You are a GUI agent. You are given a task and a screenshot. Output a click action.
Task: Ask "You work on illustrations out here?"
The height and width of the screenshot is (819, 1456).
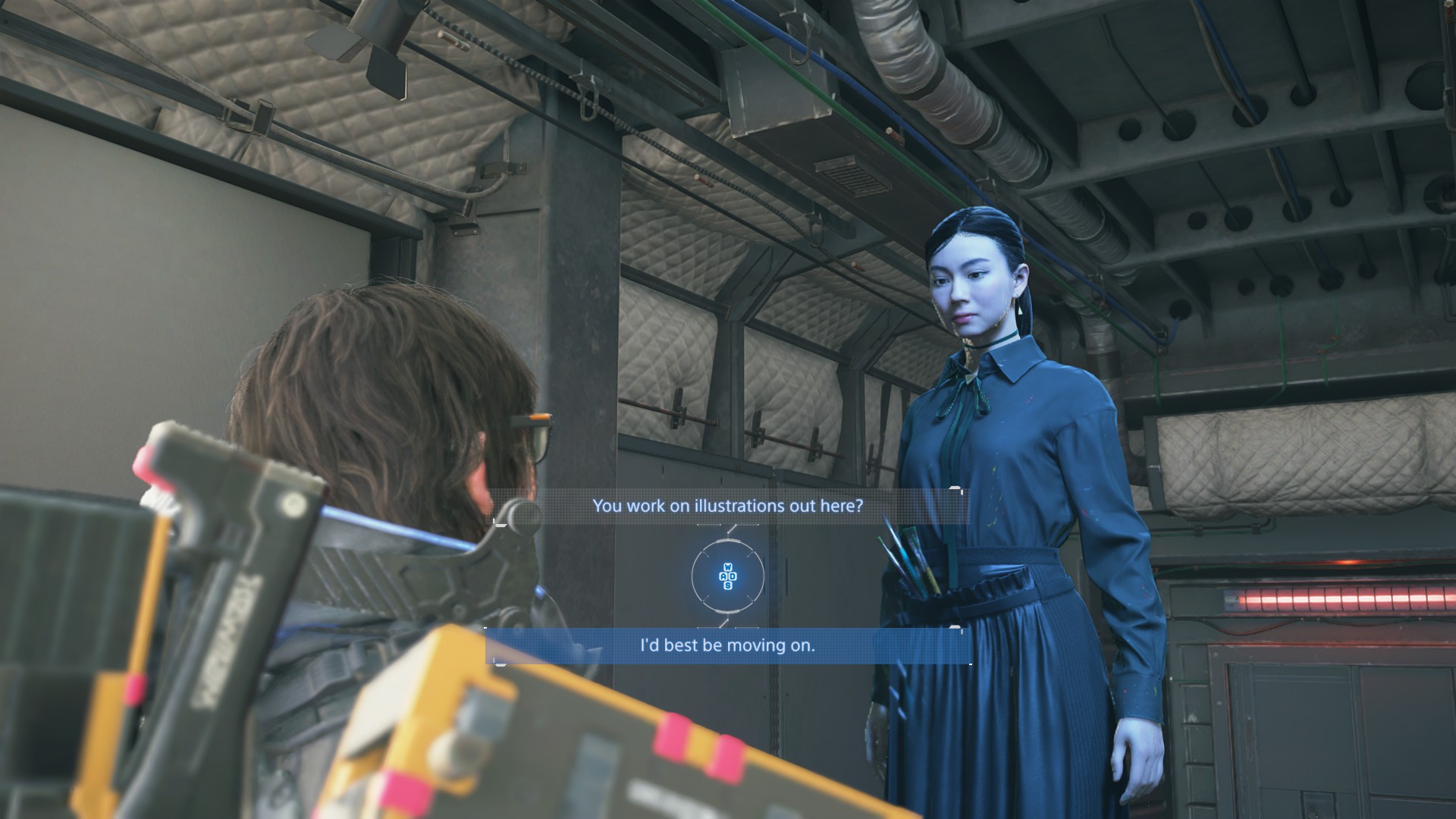(727, 506)
